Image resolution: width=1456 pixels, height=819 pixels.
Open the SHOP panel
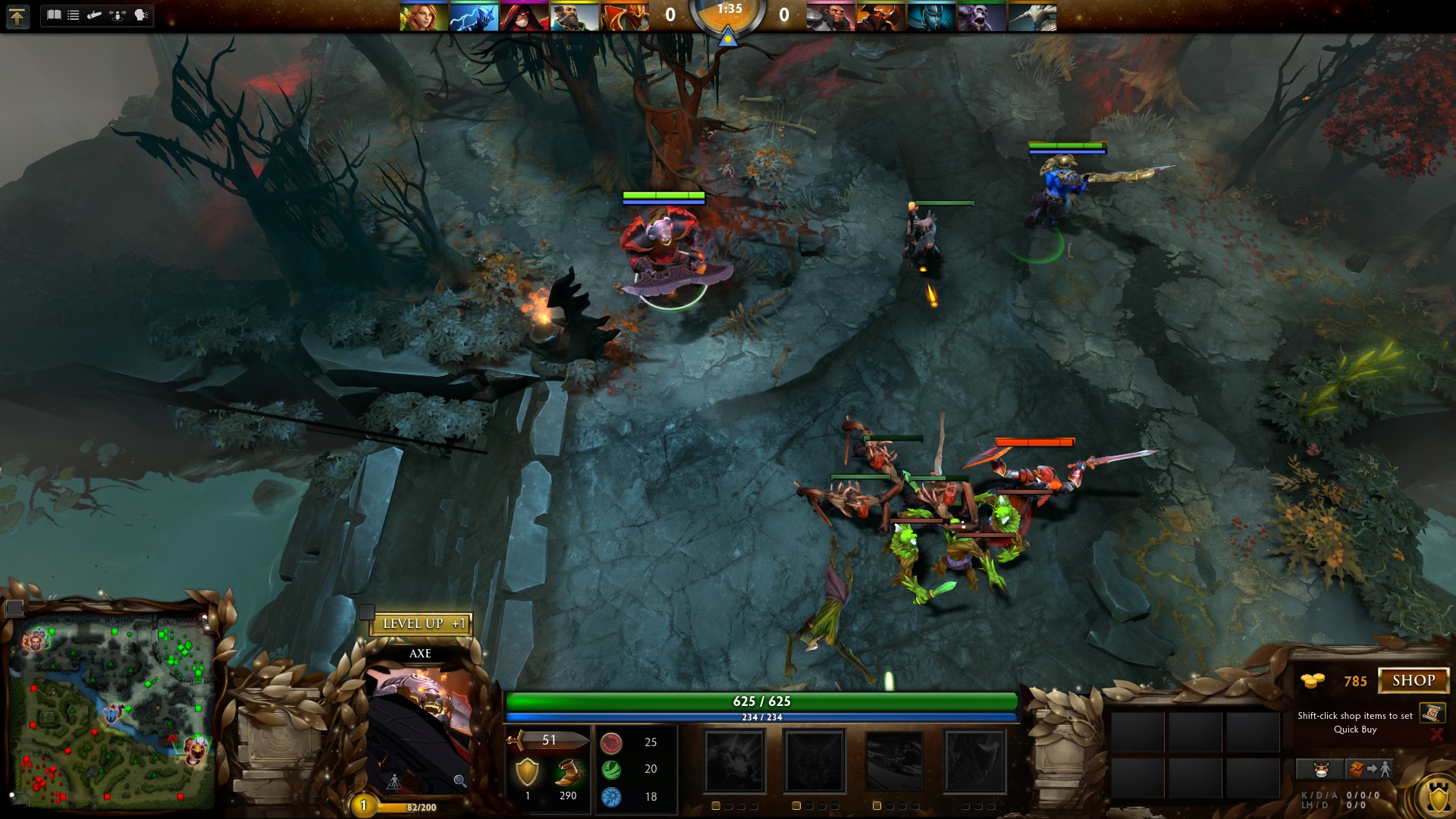[x=1414, y=680]
